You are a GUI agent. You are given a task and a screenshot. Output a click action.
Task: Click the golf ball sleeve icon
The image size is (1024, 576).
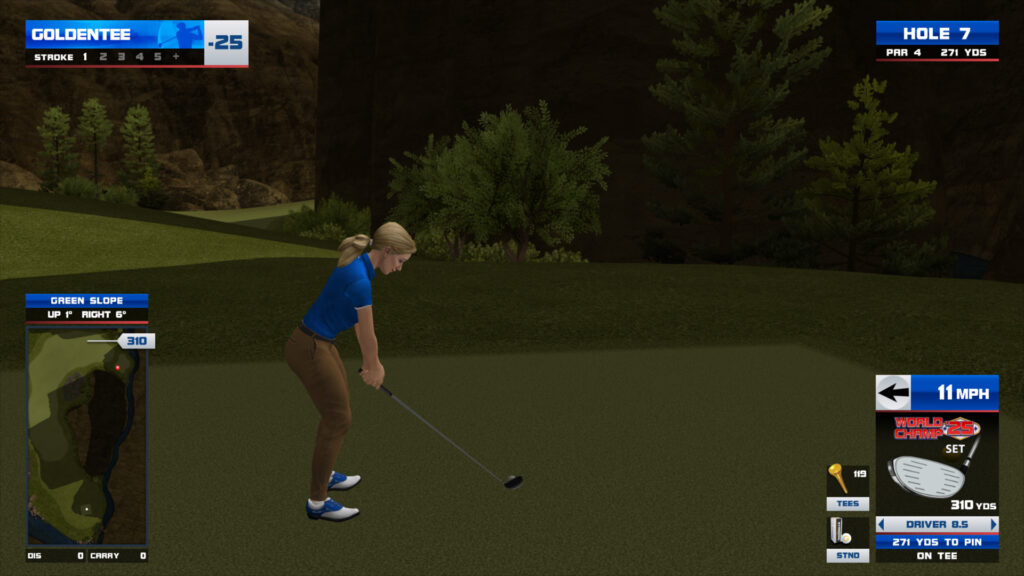pos(840,531)
